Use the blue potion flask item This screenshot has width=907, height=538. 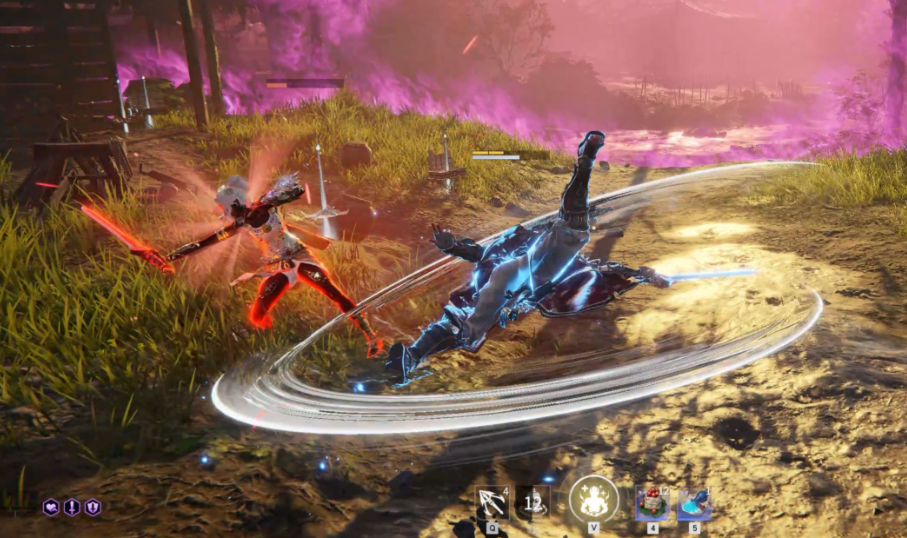(x=694, y=503)
